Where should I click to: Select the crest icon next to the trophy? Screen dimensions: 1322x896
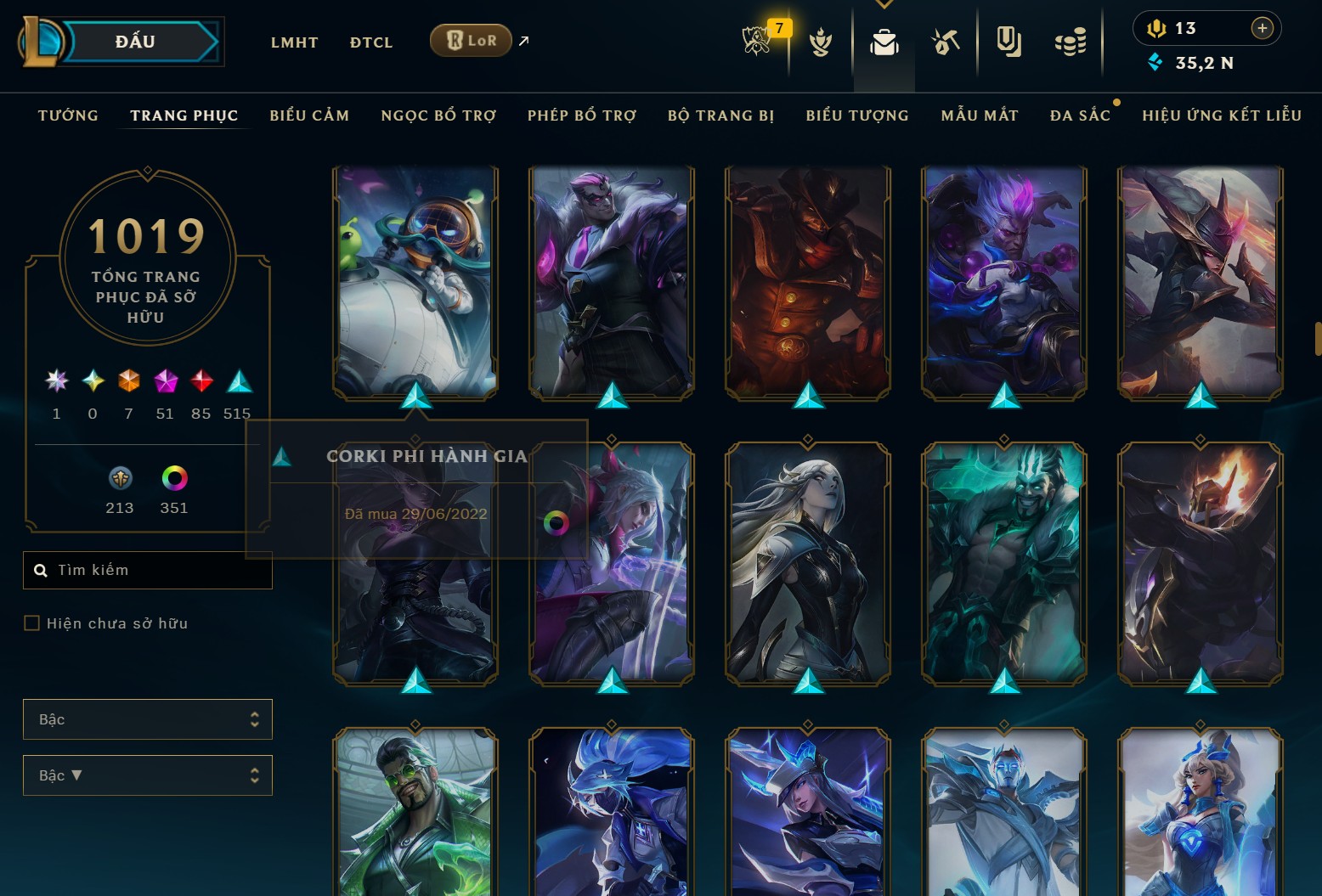821,41
